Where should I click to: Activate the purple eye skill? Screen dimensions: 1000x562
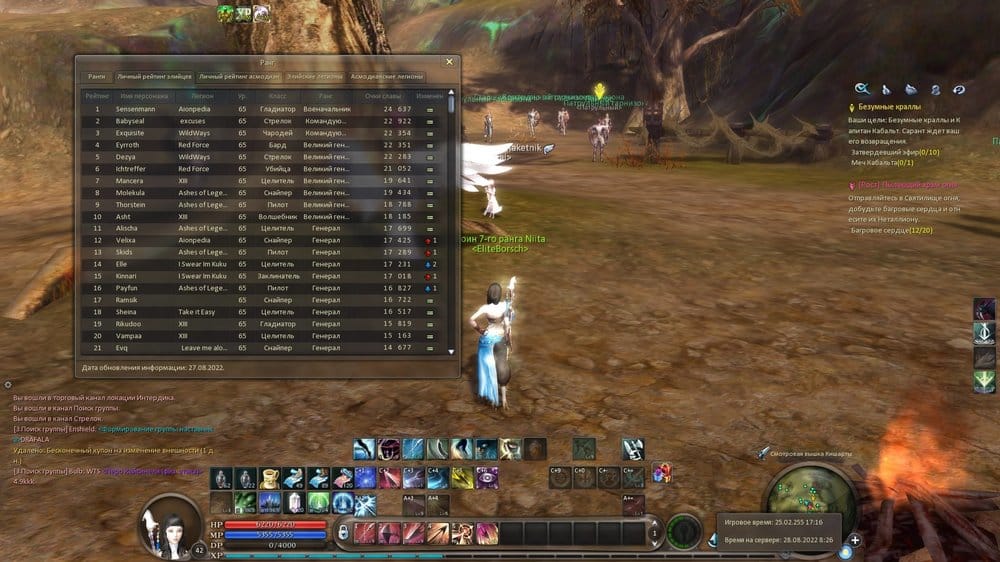(487, 477)
